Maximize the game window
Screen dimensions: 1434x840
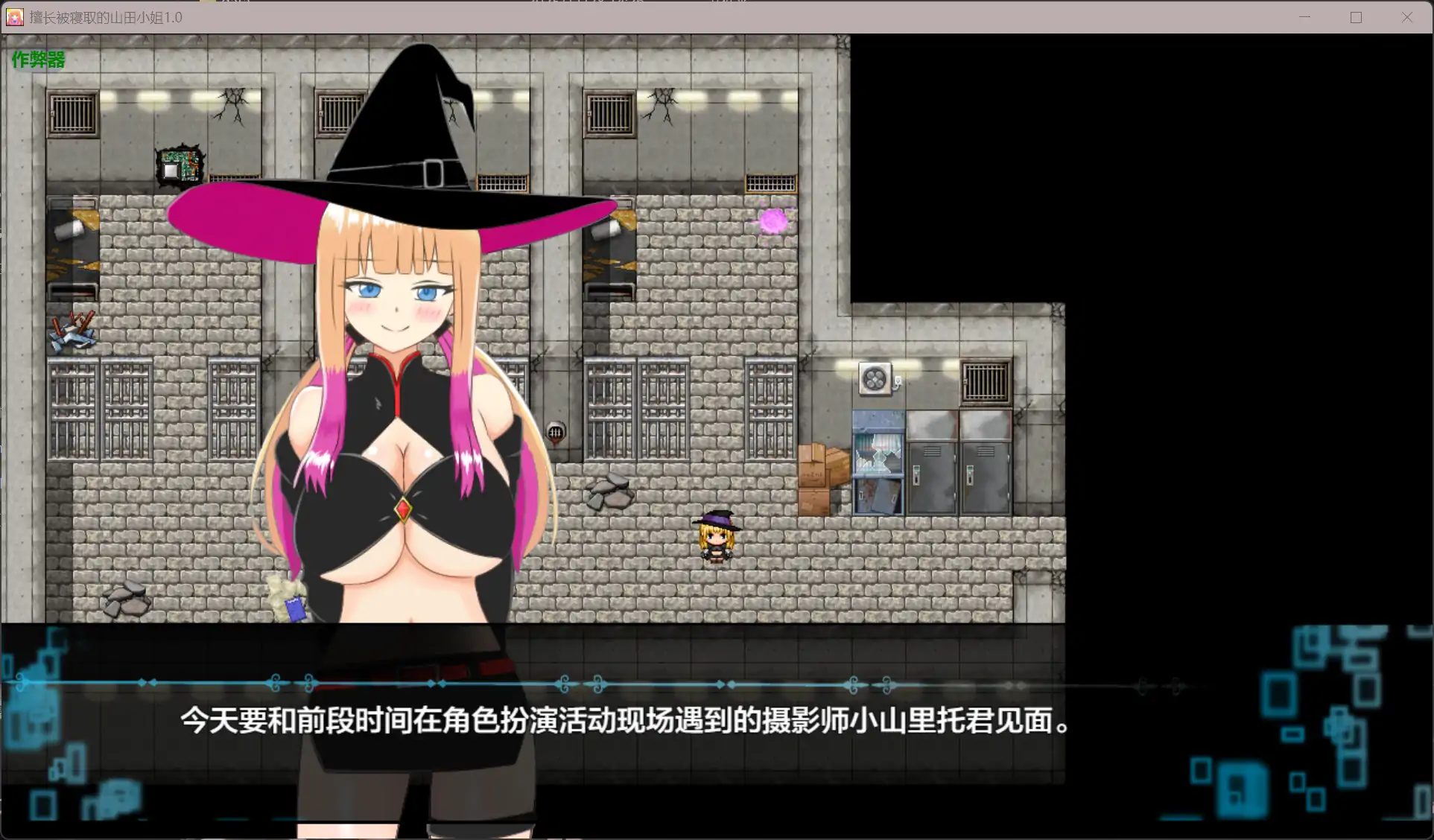[1356, 16]
